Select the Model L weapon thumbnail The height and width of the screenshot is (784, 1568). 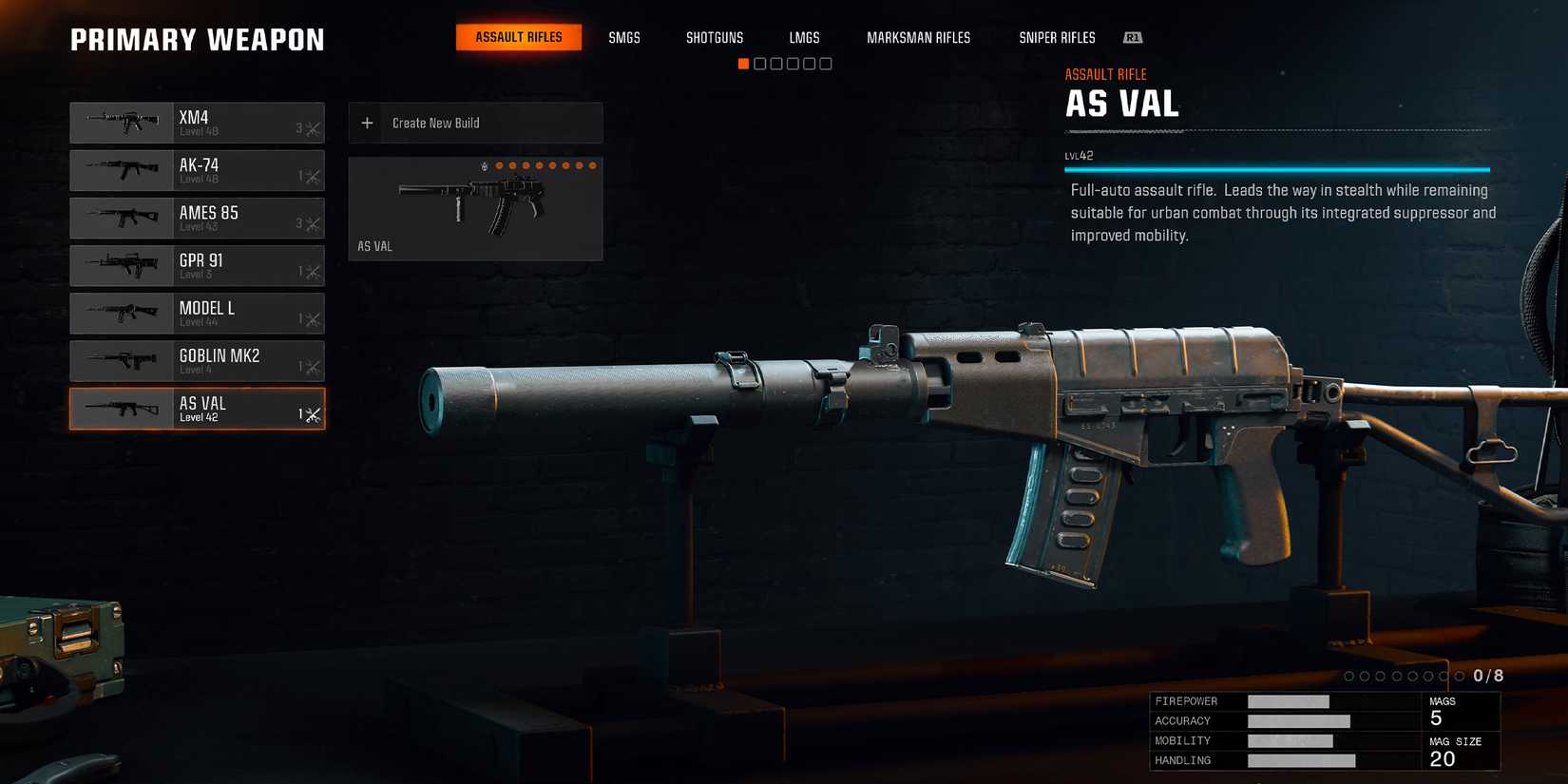pos(122,314)
